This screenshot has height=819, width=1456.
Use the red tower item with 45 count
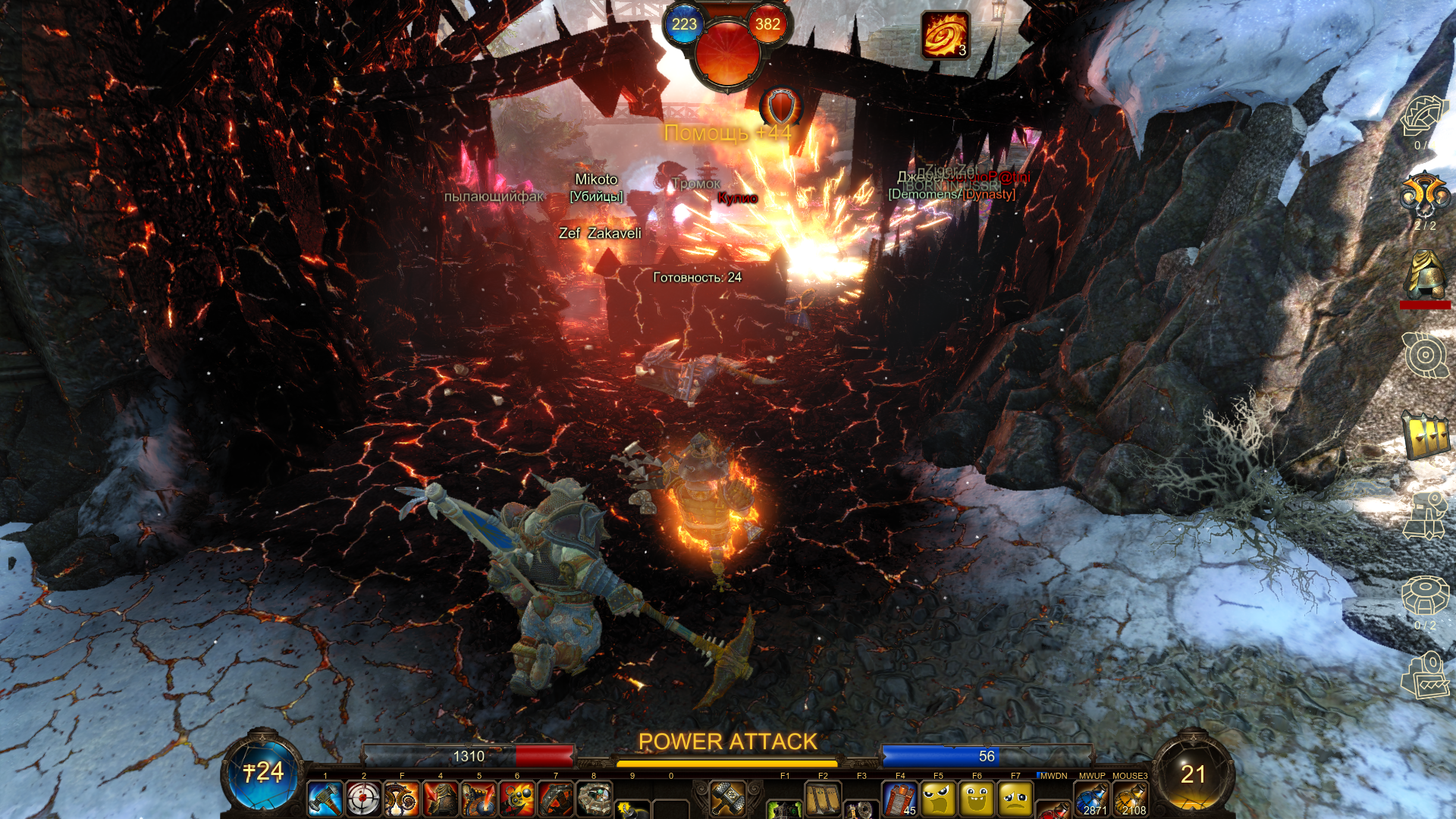coord(900,799)
